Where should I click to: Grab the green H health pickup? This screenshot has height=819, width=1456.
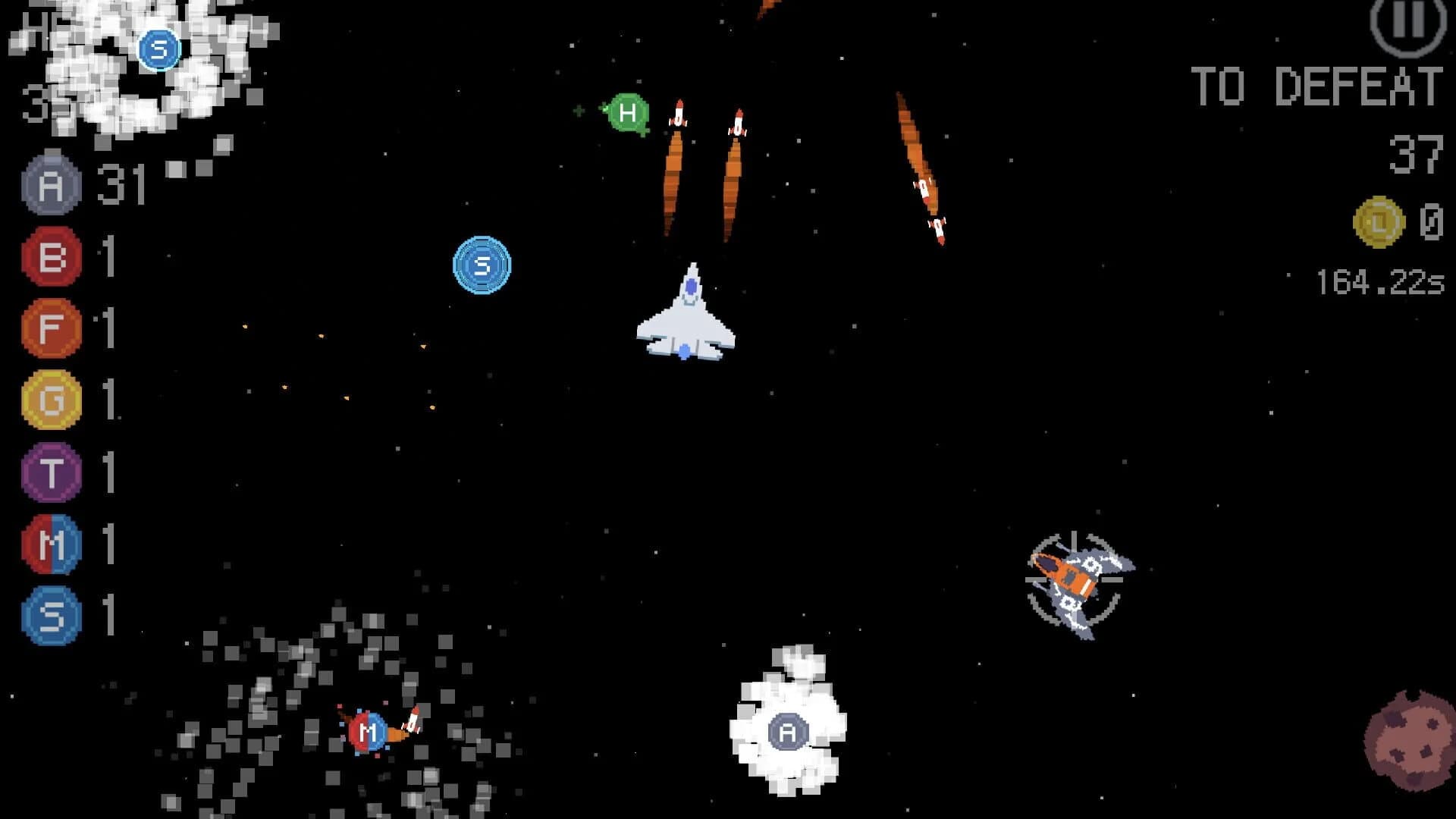point(626,114)
